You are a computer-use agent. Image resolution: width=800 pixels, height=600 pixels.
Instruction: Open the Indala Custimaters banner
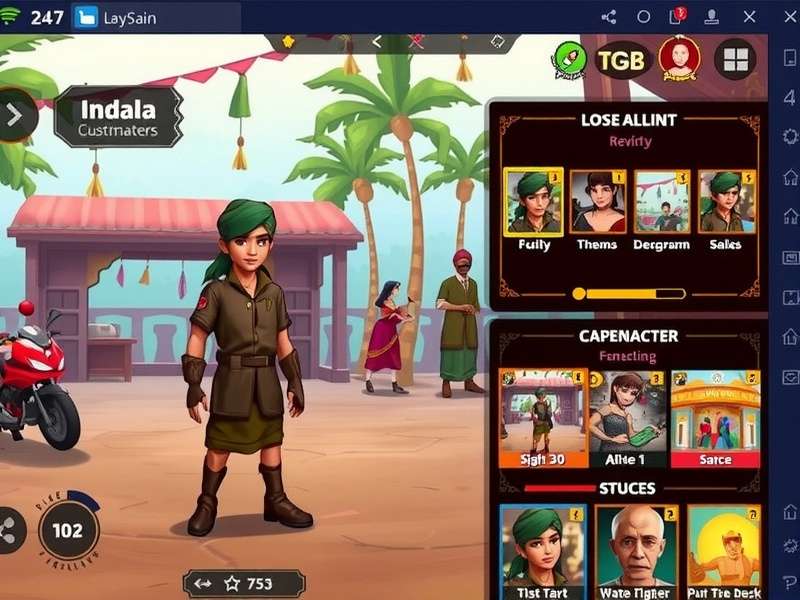[x=118, y=117]
